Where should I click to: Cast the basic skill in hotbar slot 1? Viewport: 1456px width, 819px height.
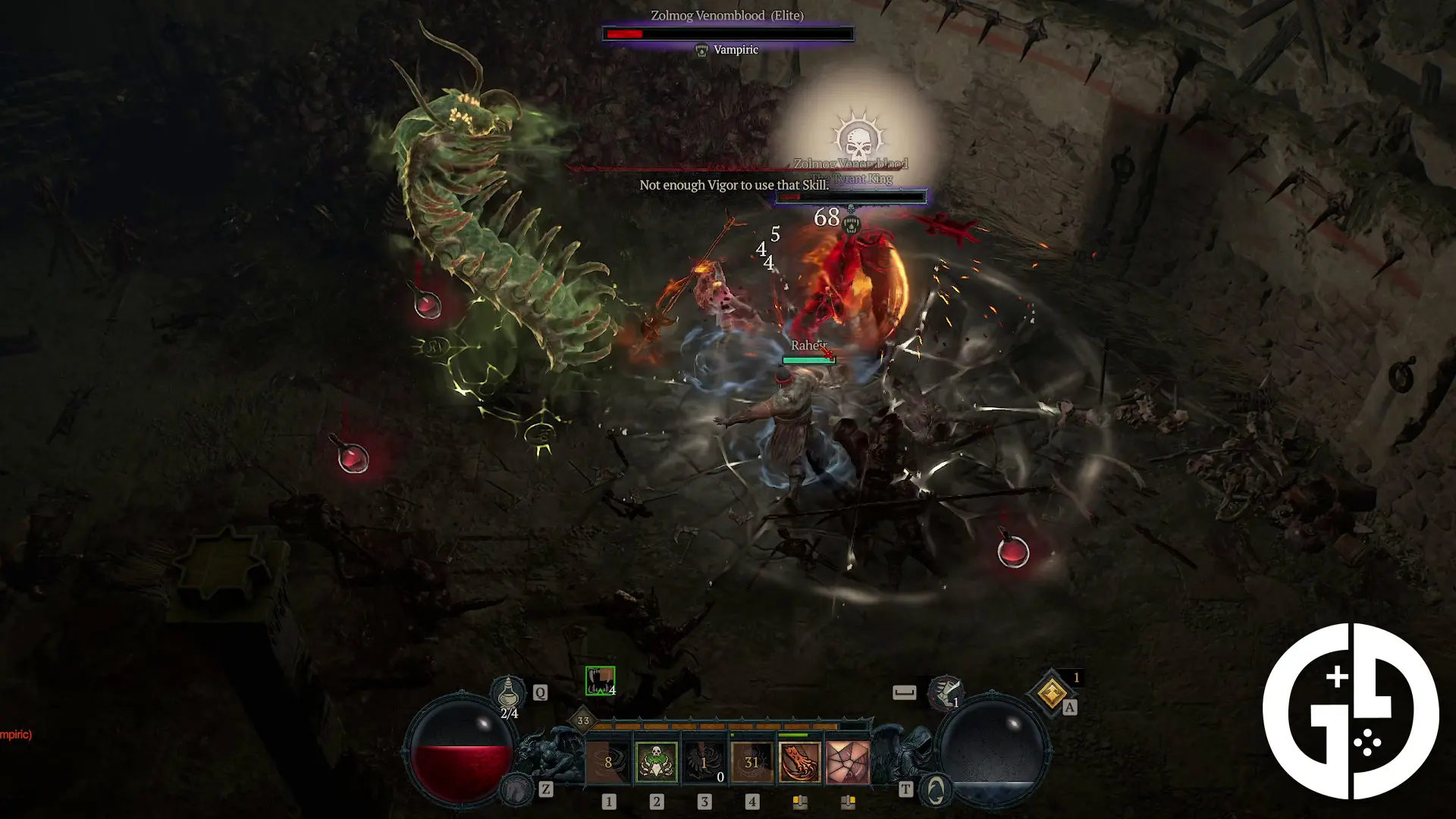[x=609, y=761]
